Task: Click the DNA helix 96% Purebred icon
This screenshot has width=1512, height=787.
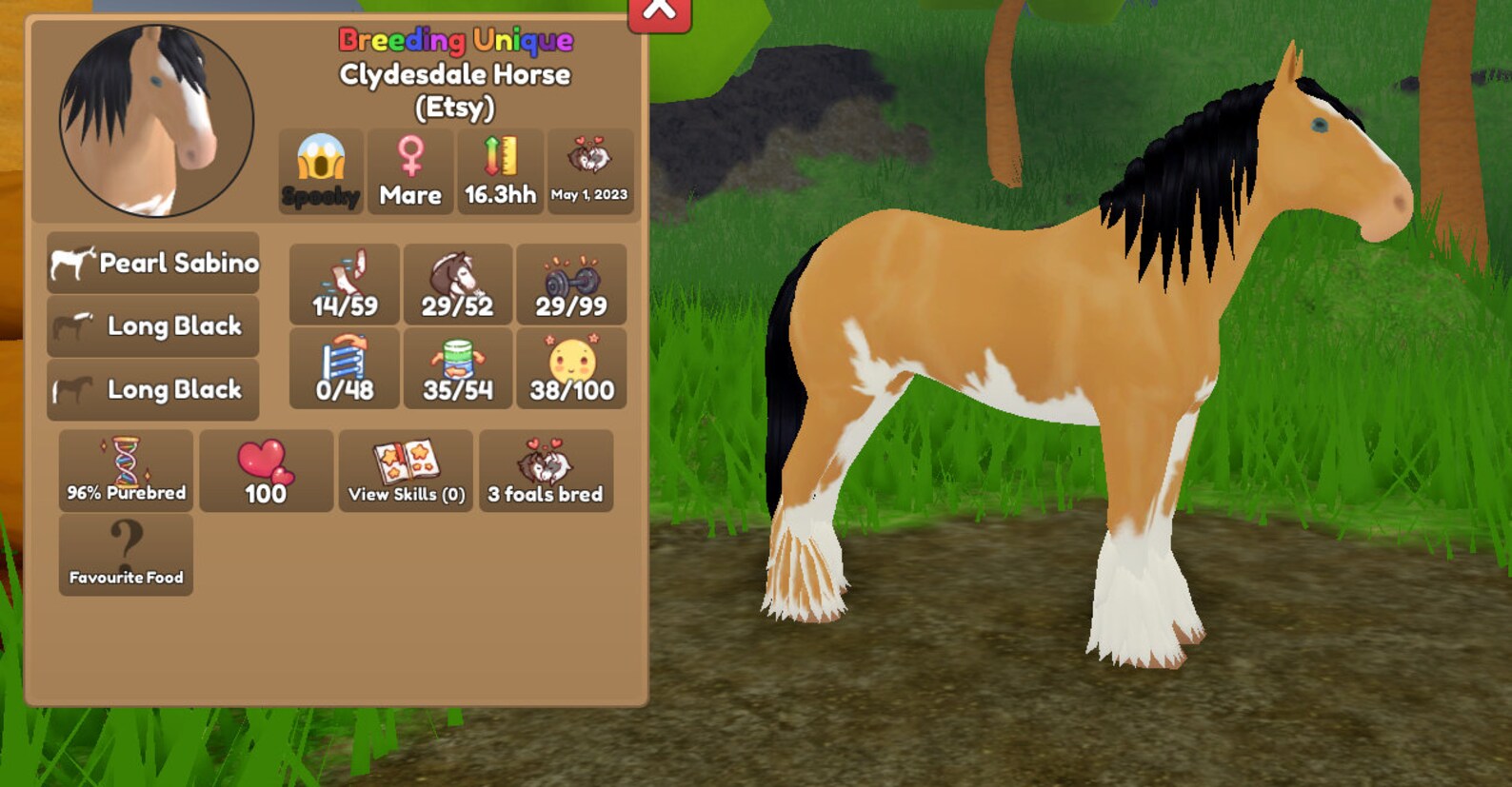Action: tap(125, 470)
